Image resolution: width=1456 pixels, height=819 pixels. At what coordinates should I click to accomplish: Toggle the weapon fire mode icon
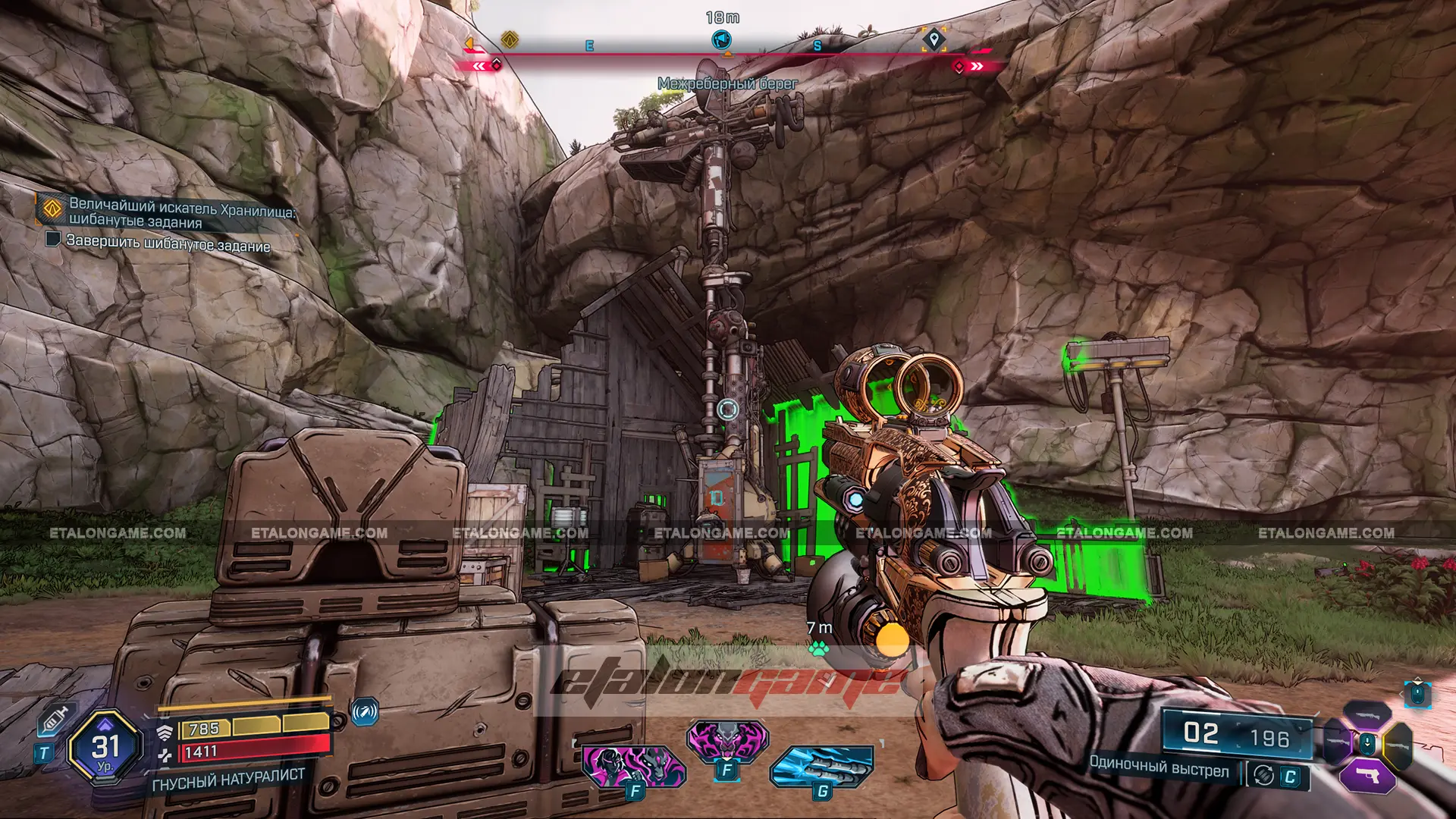click(x=1263, y=775)
